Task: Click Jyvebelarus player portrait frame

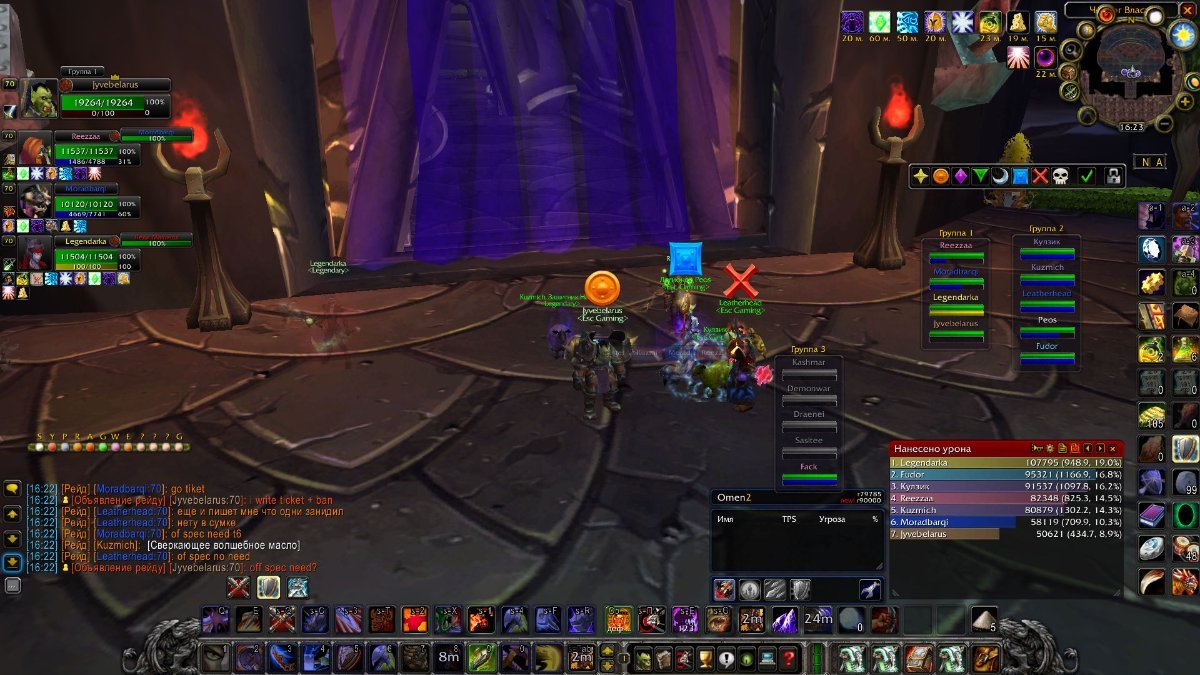Action: (x=38, y=99)
